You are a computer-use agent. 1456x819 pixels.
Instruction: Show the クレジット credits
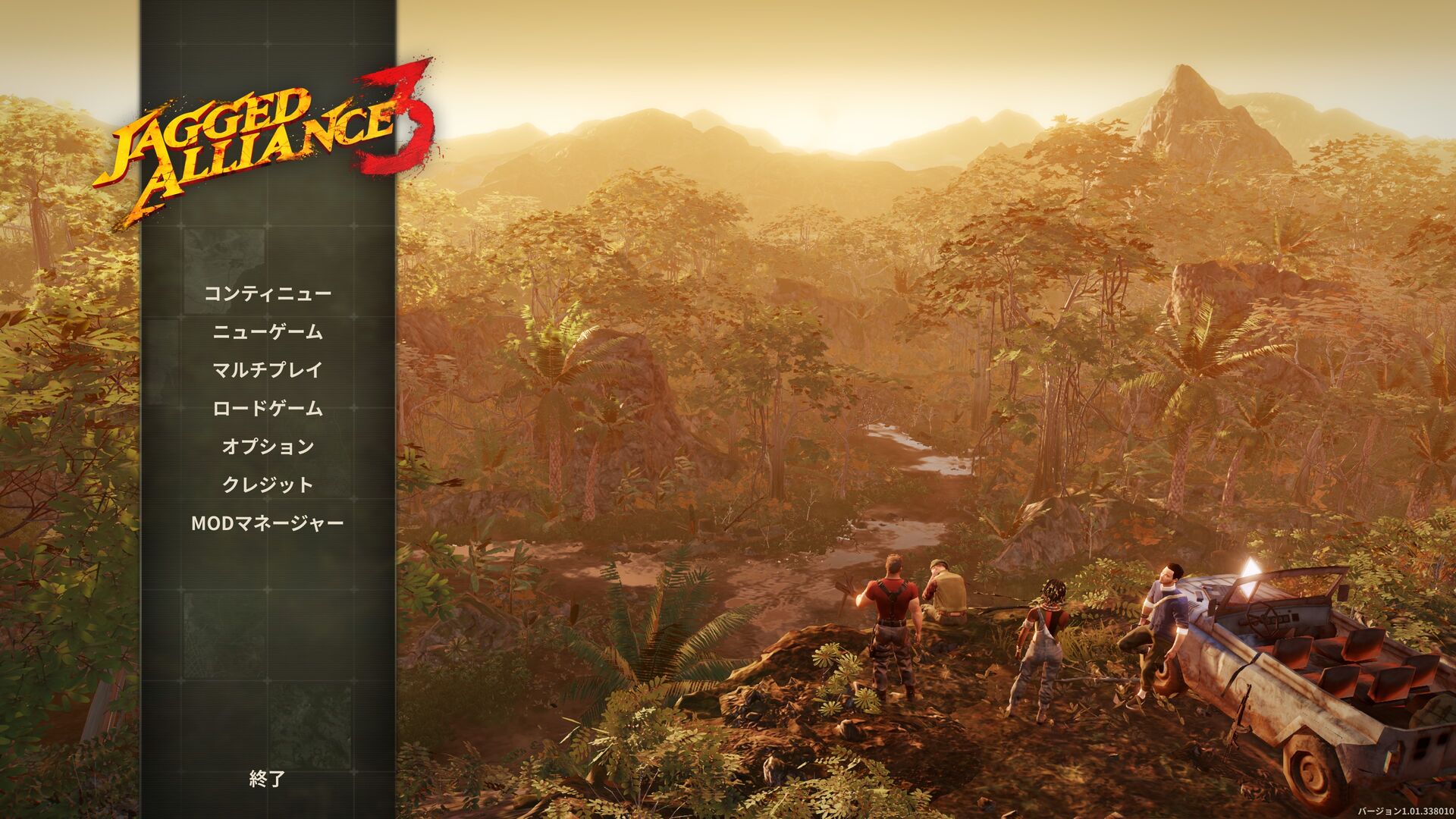(268, 485)
